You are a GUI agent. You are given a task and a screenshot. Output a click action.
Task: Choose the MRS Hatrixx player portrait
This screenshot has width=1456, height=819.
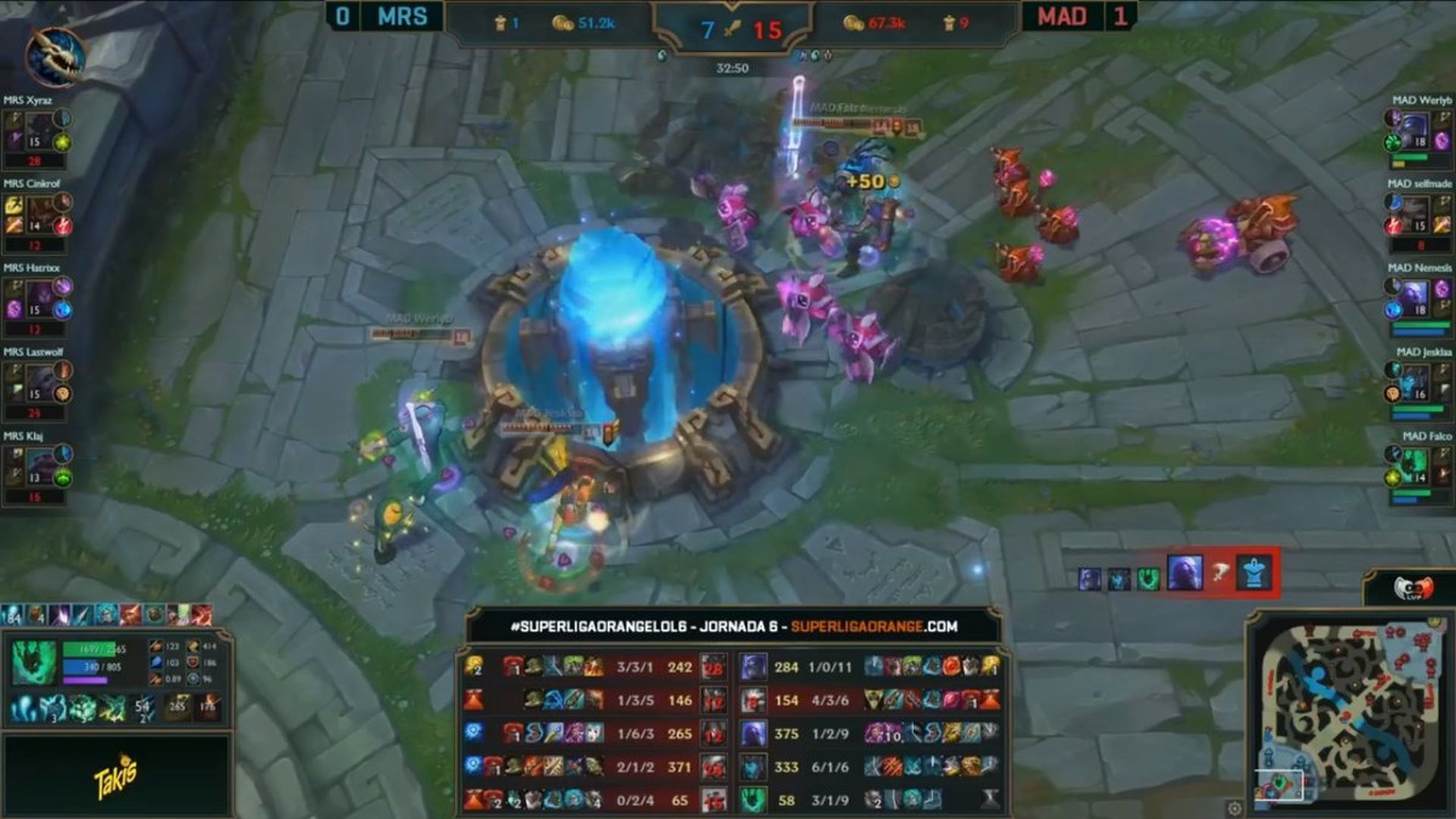tap(39, 299)
